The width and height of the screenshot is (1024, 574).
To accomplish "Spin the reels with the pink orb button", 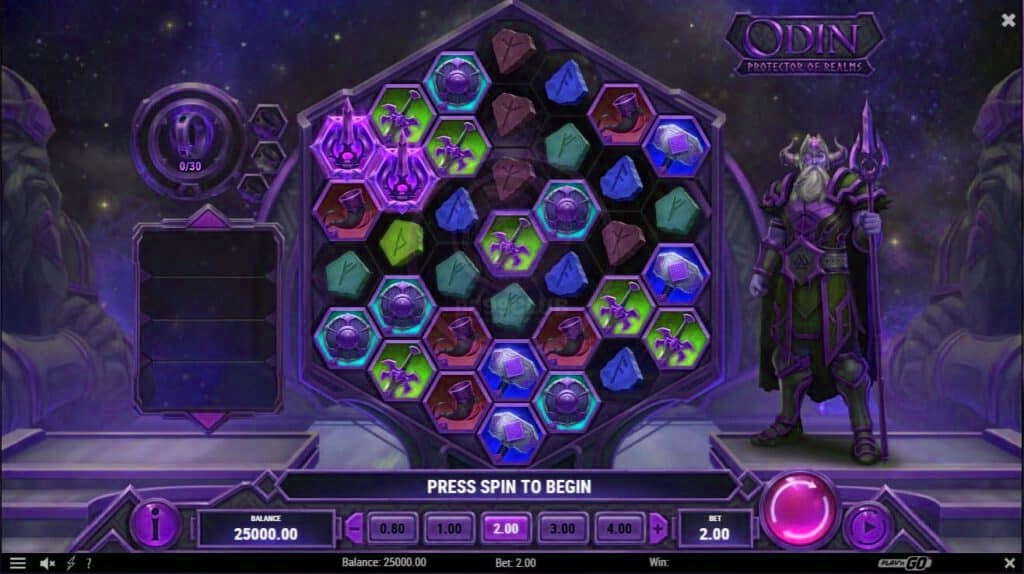I will pyautogui.click(x=799, y=510).
